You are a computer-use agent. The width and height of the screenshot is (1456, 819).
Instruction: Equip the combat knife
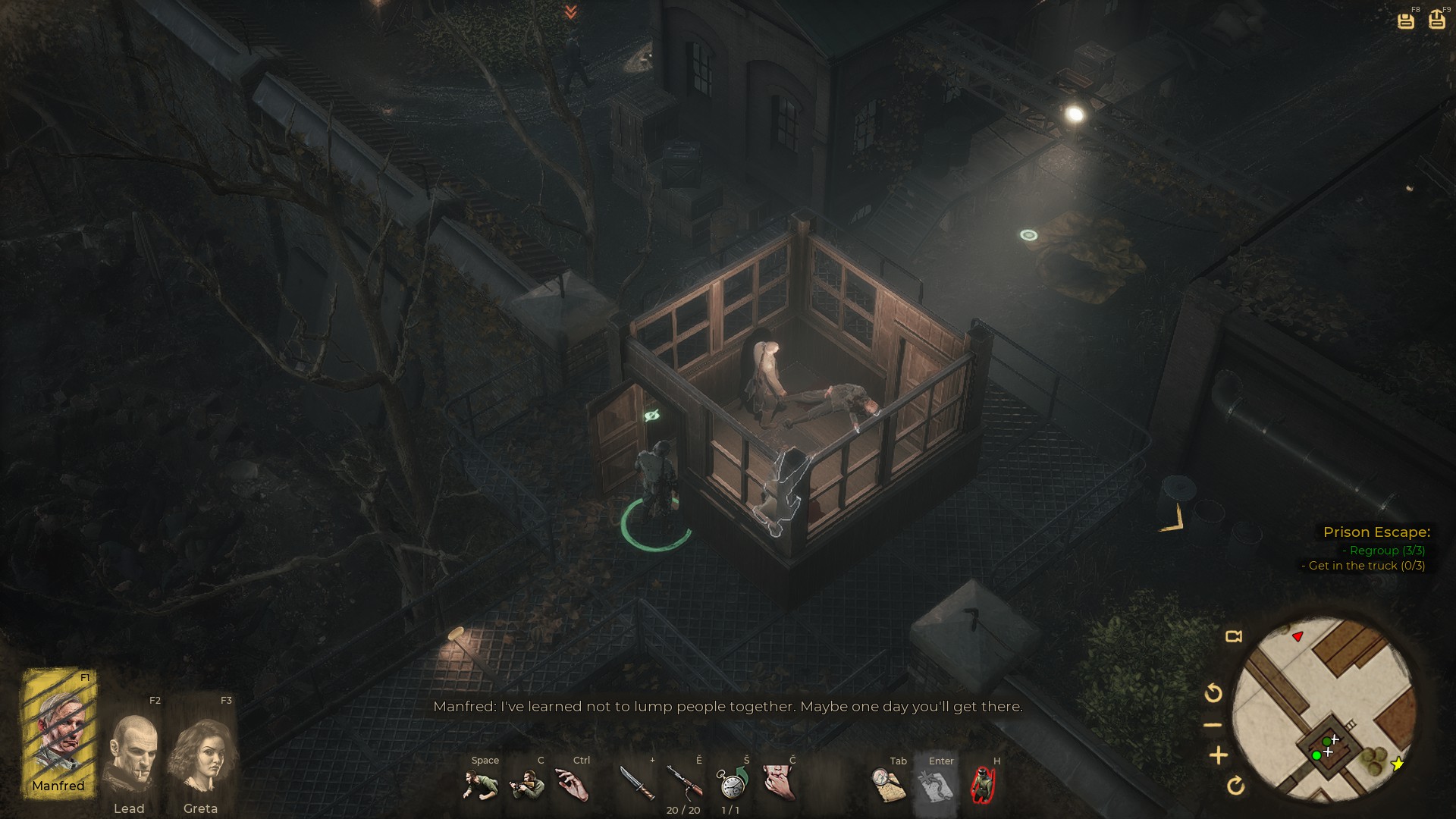coord(637,783)
